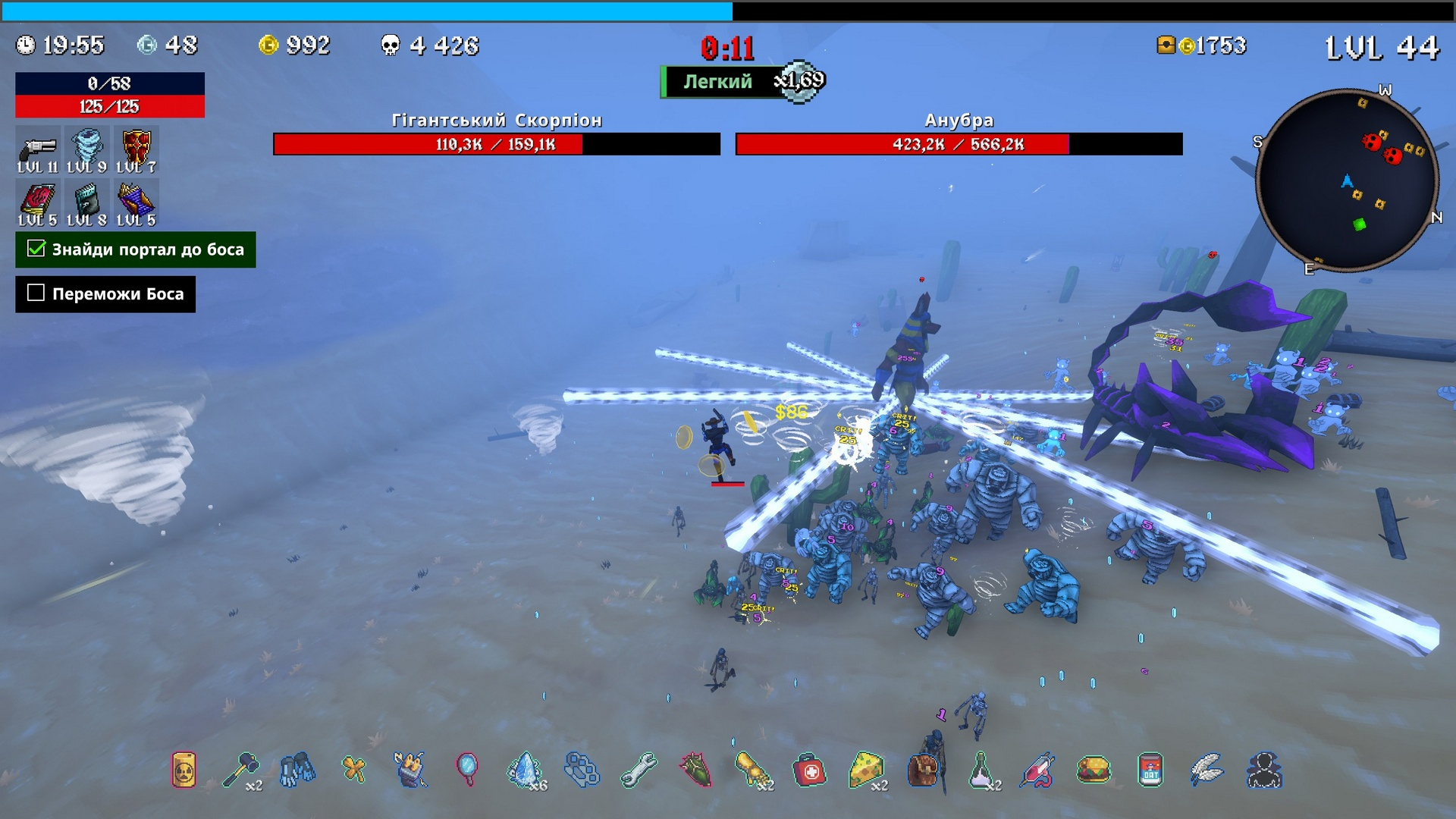Select the "Переможи Боса" objective
1456x819 pixels.
105,294
